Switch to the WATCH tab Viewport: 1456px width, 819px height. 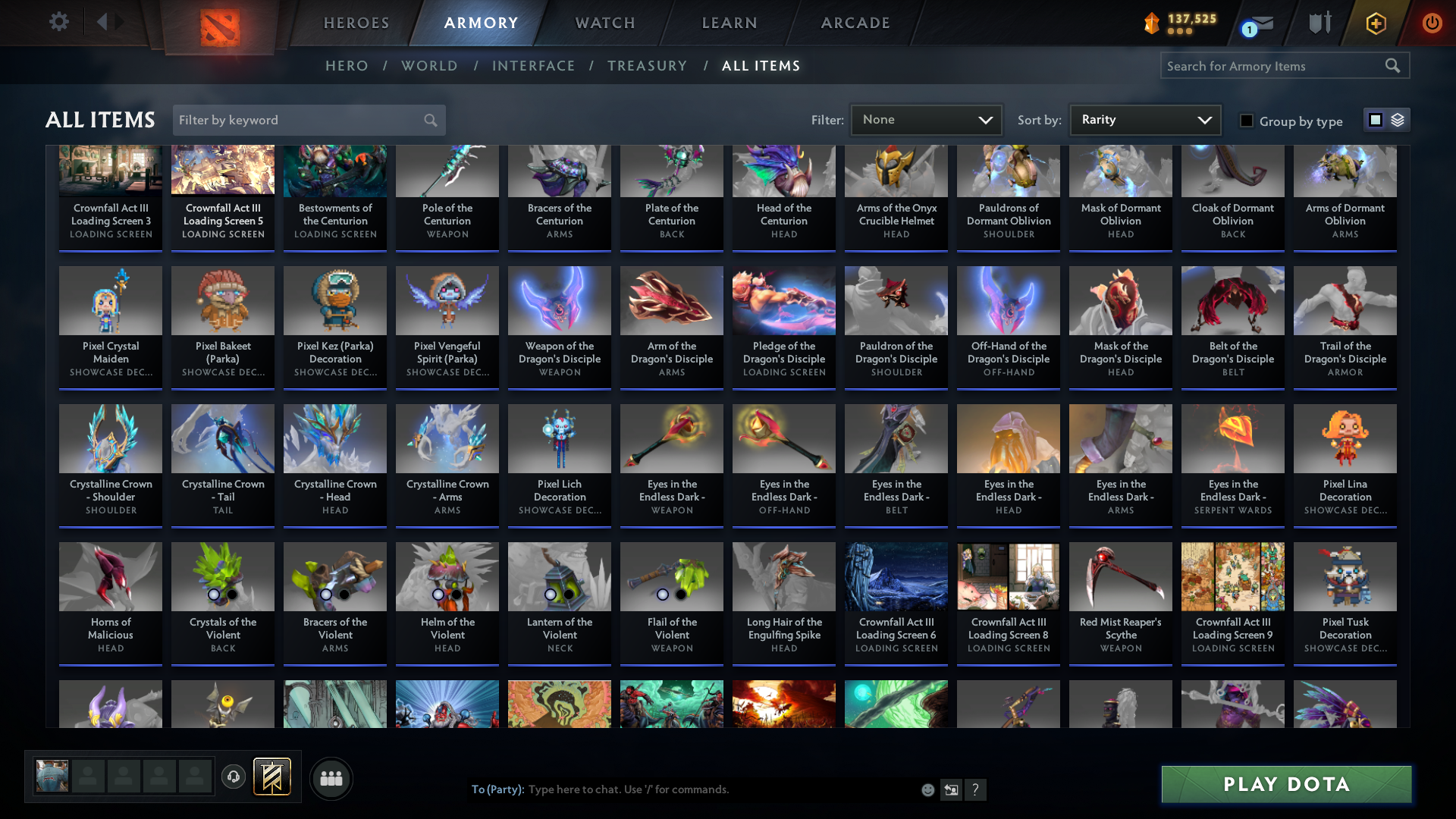click(604, 23)
